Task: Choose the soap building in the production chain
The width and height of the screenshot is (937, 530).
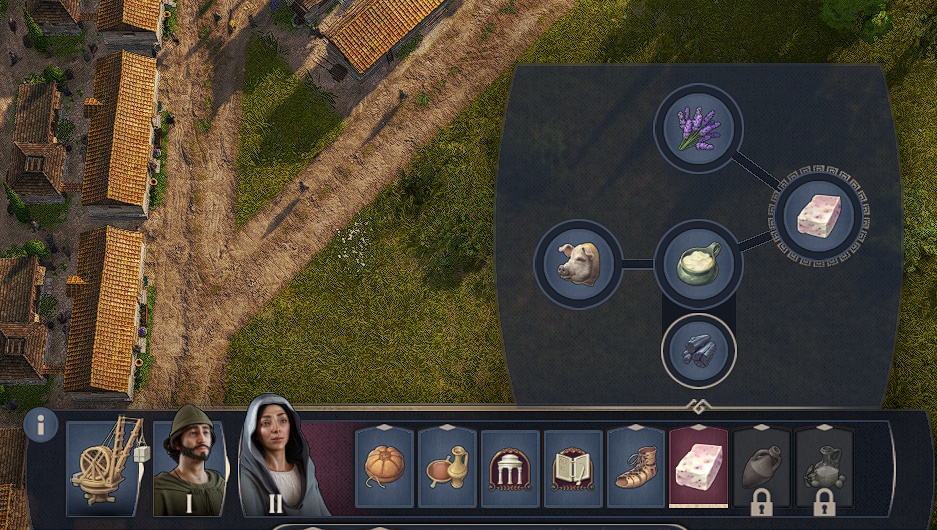Action: (x=818, y=217)
